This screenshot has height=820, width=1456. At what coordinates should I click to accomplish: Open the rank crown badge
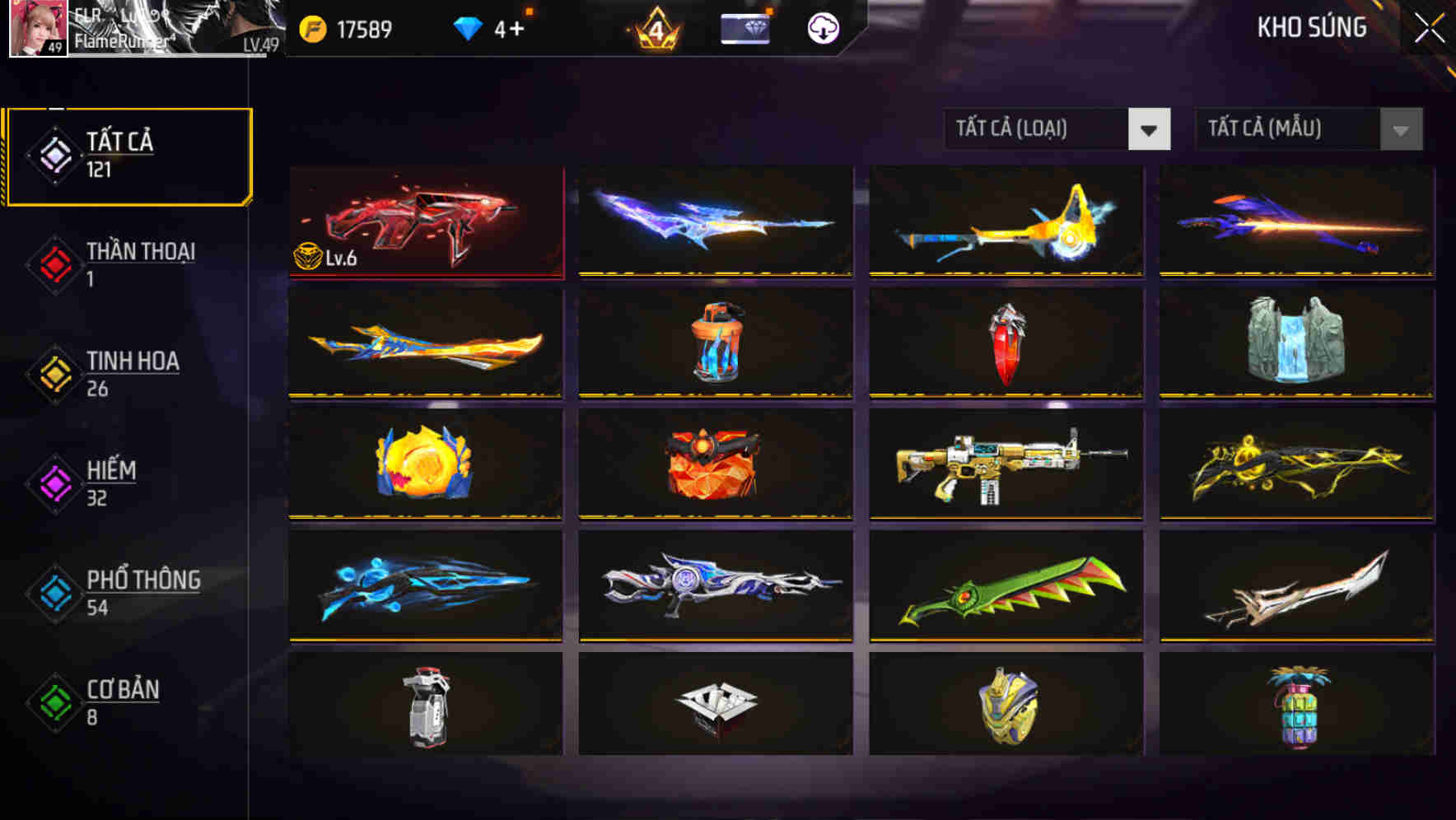point(654,29)
